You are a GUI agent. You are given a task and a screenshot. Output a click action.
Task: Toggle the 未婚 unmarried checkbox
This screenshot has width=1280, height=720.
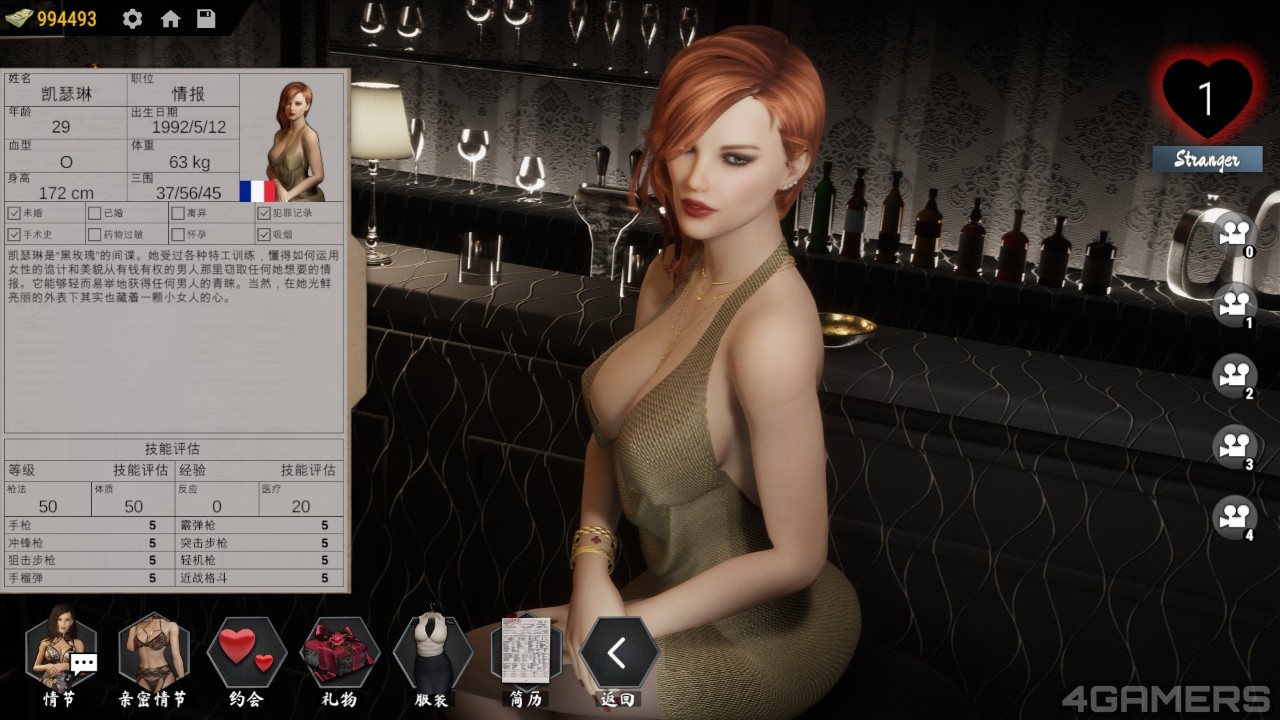click(x=14, y=213)
